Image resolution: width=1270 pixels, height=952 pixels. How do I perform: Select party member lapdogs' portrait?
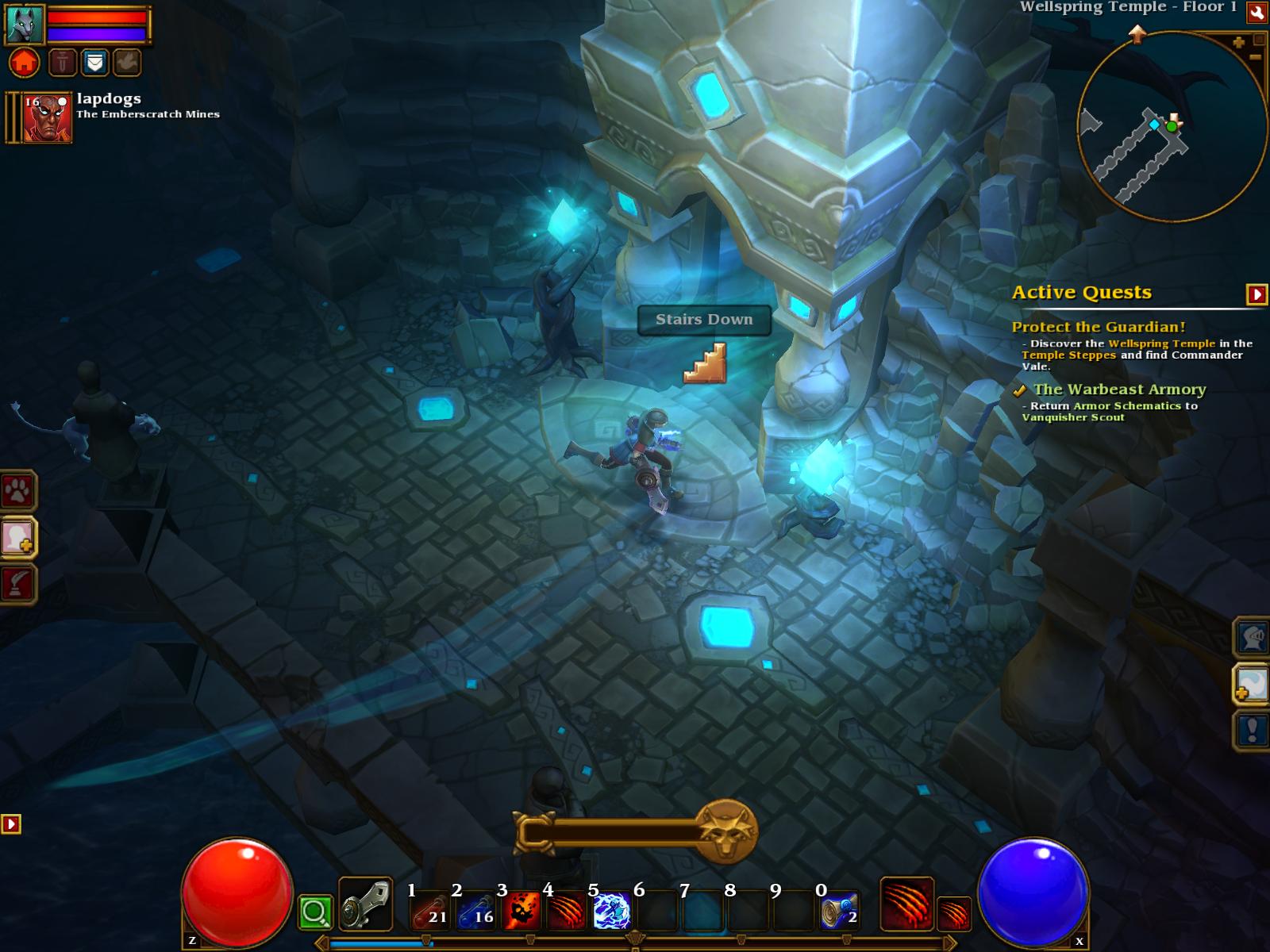[x=48, y=119]
